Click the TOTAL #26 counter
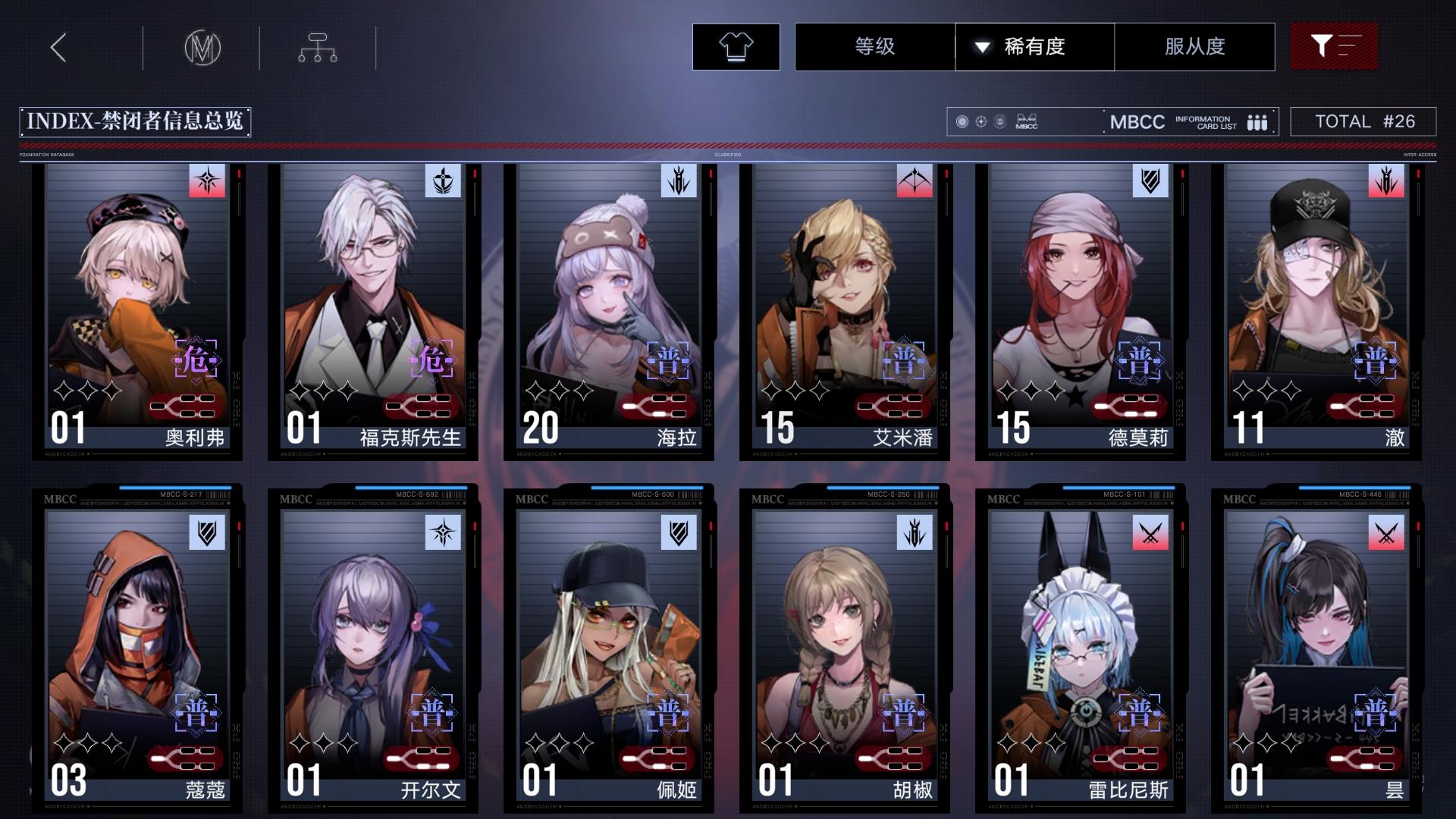The height and width of the screenshot is (819, 1456). point(1363,121)
